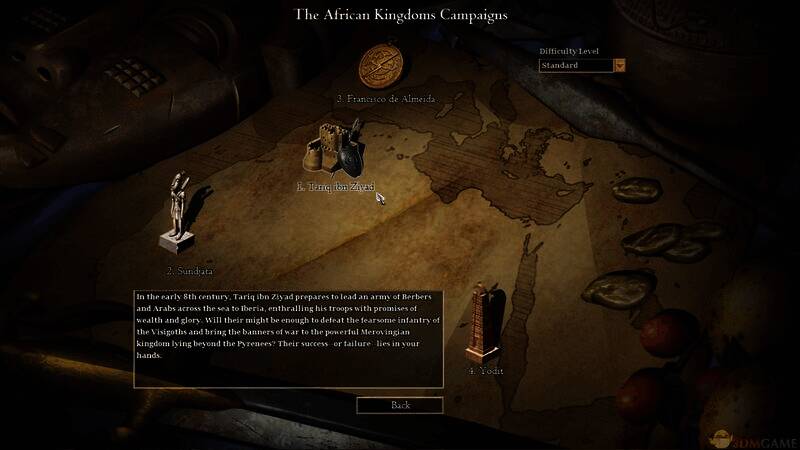
Task: Select the Tariq ibn Ziyad campaign
Action: (335, 152)
